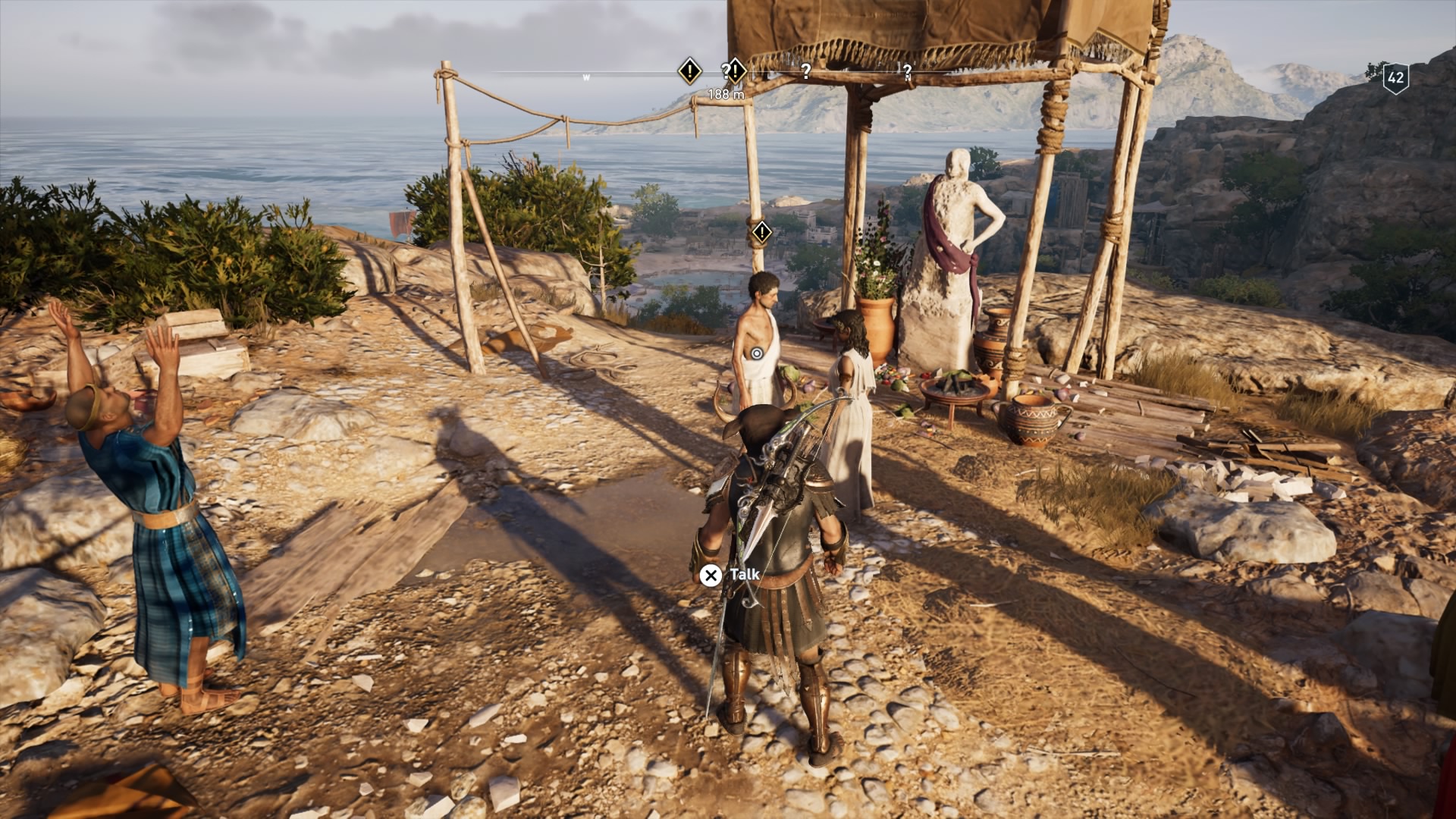Screen dimensions: 1456x819
Task: Click the rightmost "?" marker on the compass
Action: 908,73
